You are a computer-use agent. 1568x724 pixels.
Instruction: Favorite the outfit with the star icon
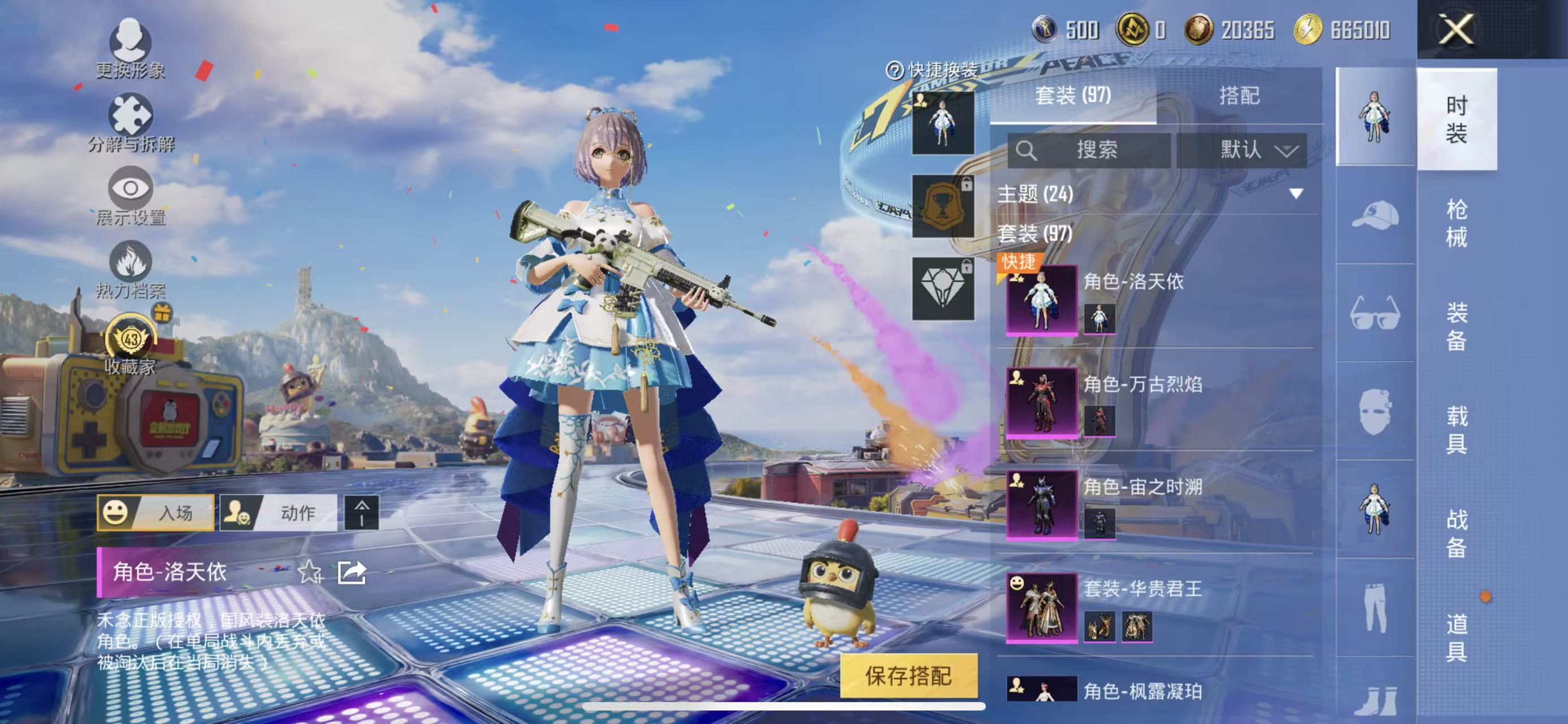pos(310,572)
